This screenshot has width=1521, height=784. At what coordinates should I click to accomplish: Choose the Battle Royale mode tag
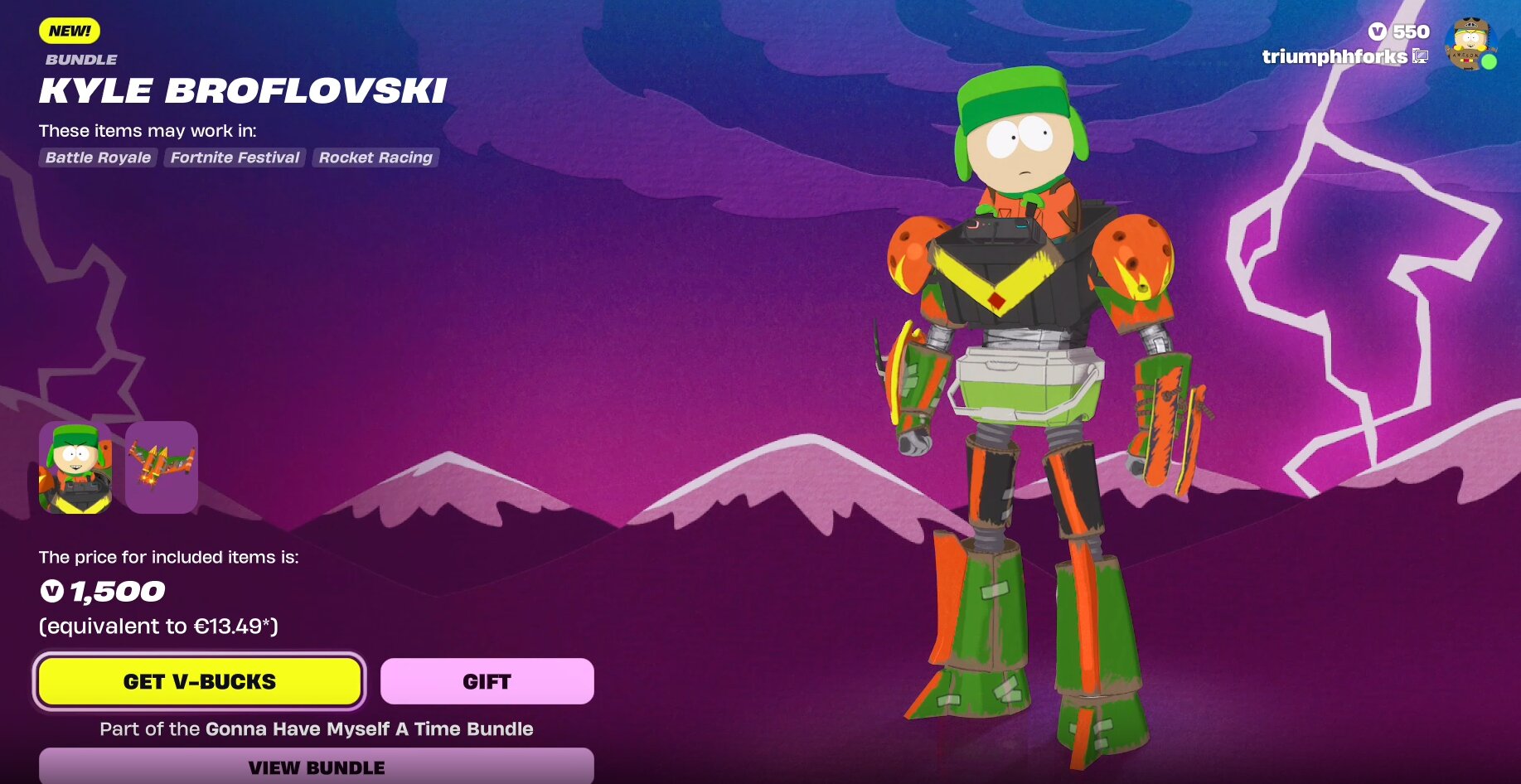(98, 157)
